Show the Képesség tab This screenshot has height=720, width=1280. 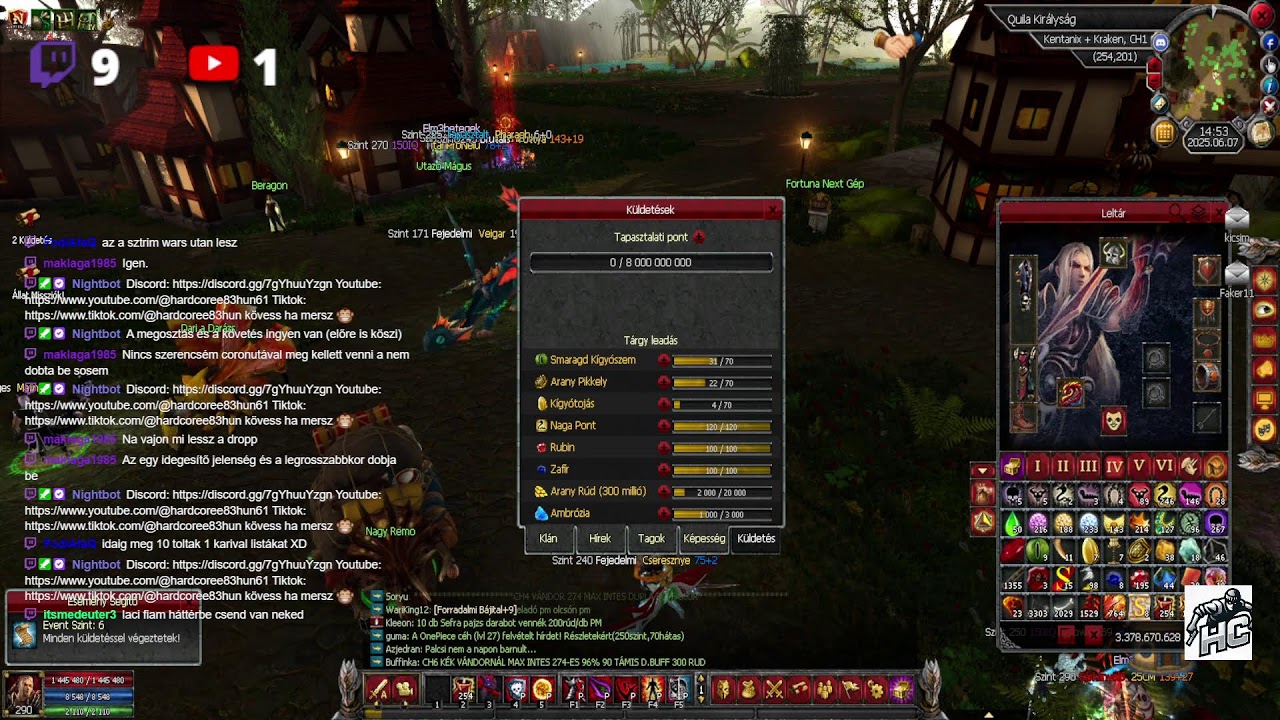point(704,539)
